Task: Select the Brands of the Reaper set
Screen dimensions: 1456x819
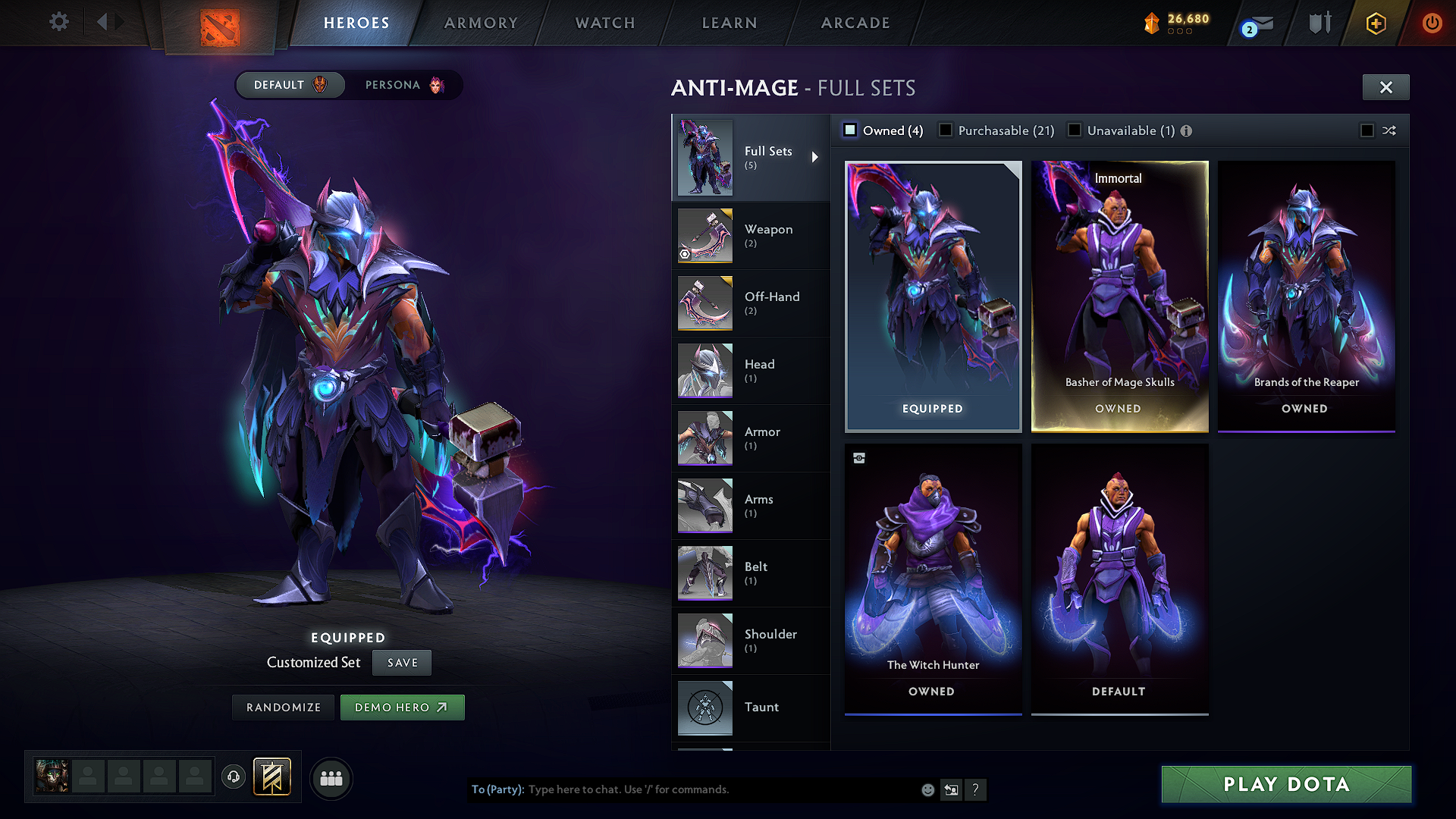Action: coord(1306,296)
